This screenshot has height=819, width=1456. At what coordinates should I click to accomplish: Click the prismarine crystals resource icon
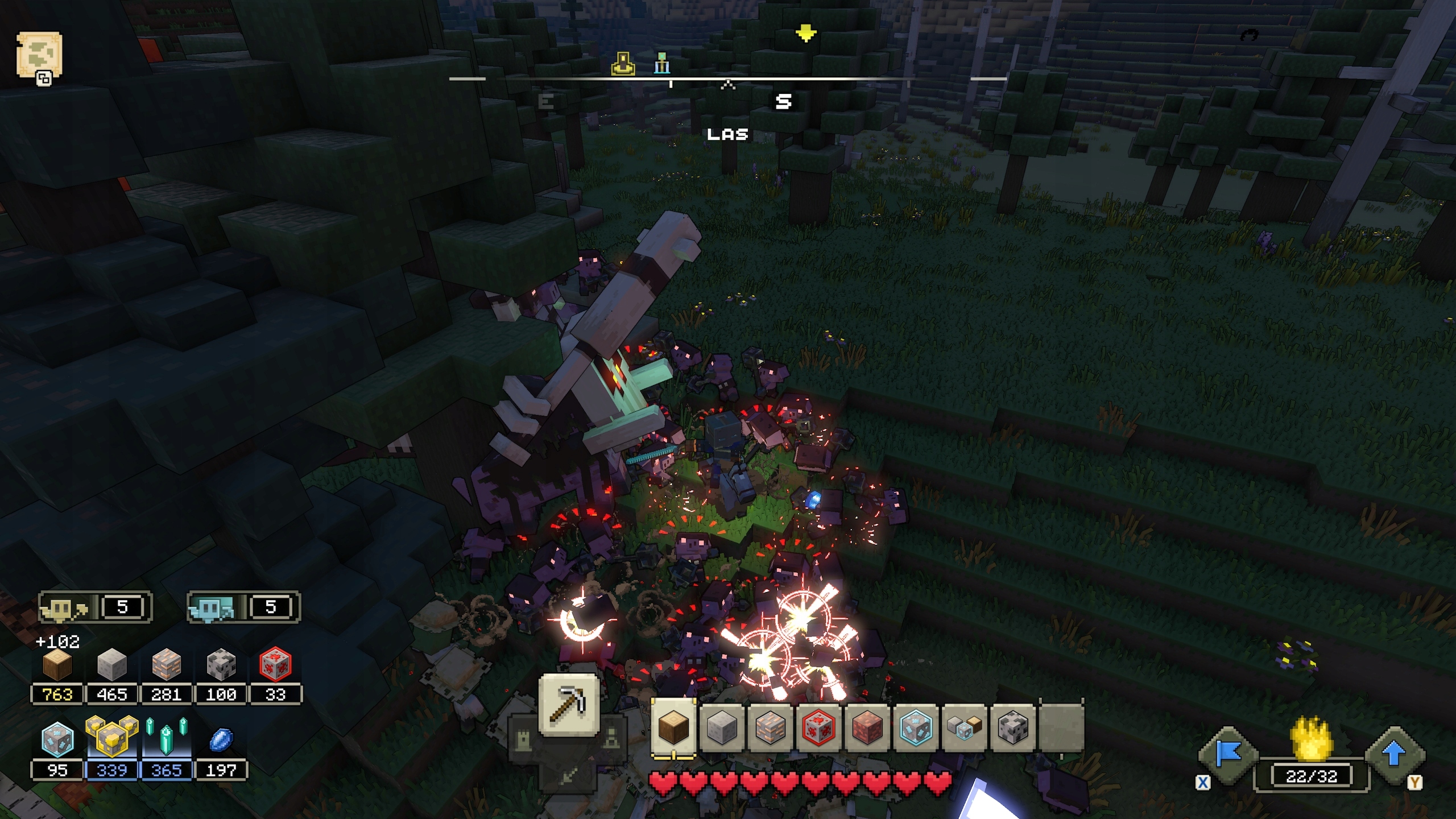coord(166,738)
